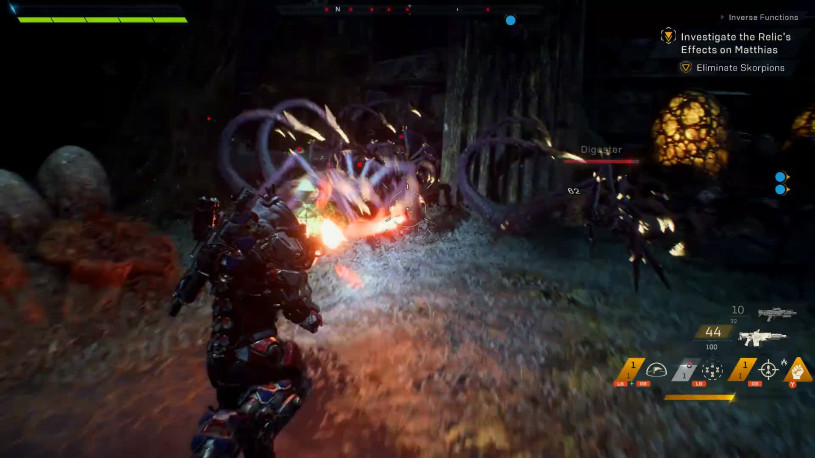The height and width of the screenshot is (458, 815).
Task: Trigger the fist melee ability triangle
Action: pos(798,371)
